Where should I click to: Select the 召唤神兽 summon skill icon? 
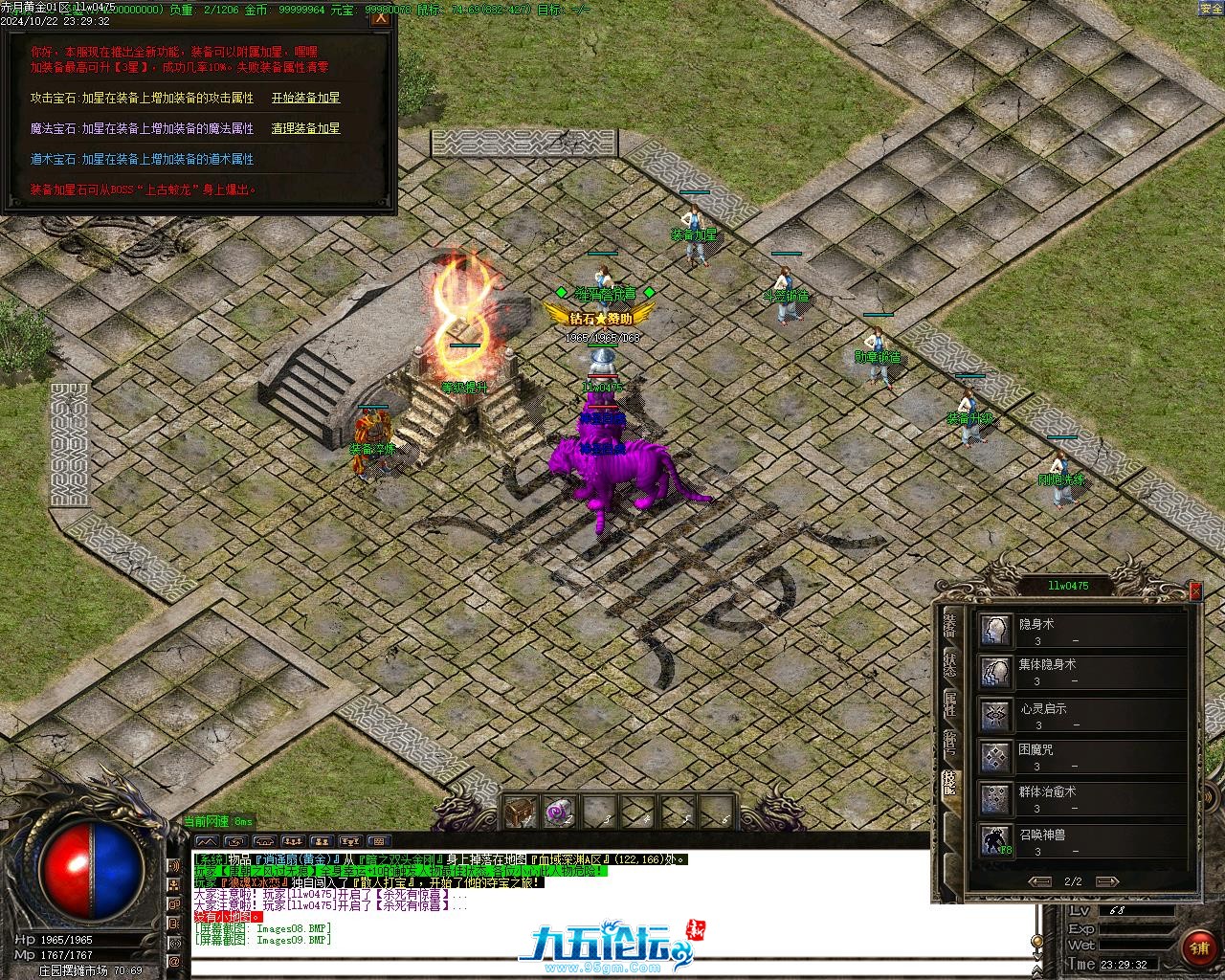pos(995,840)
